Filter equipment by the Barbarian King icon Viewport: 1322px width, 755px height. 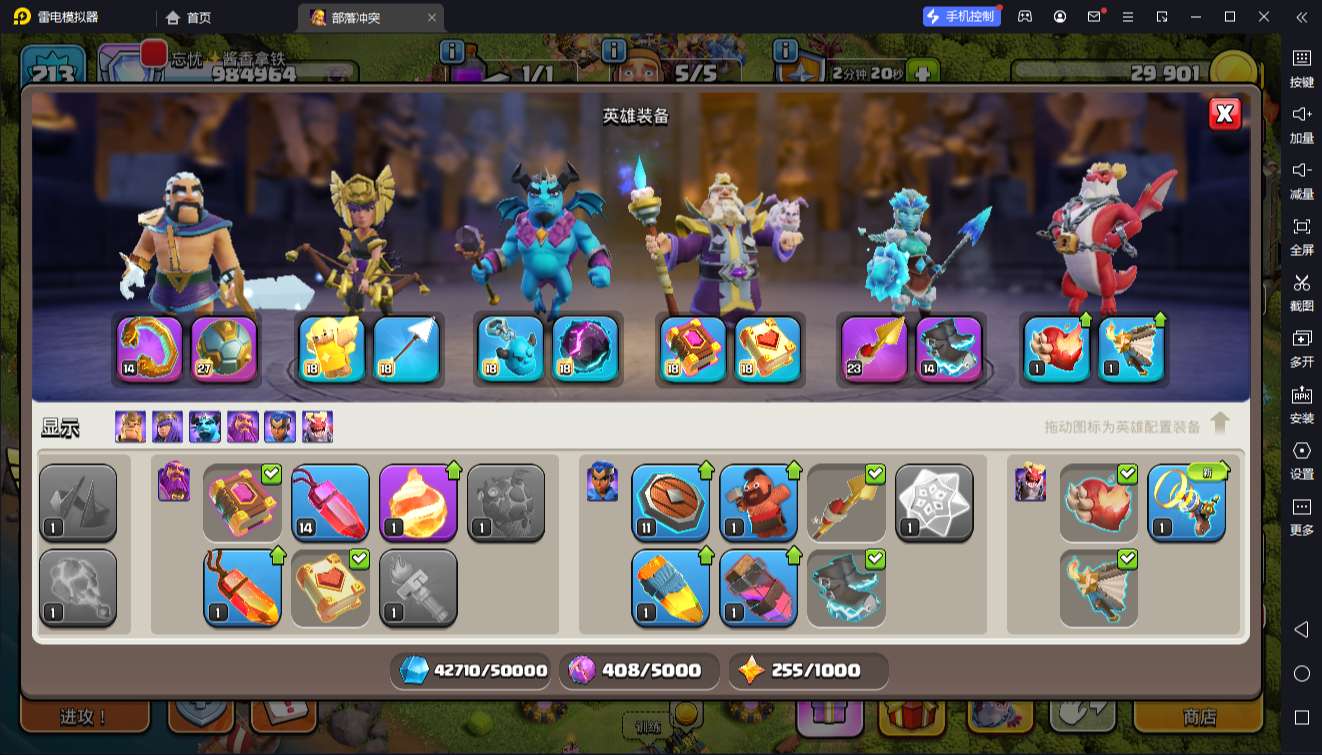(x=130, y=427)
